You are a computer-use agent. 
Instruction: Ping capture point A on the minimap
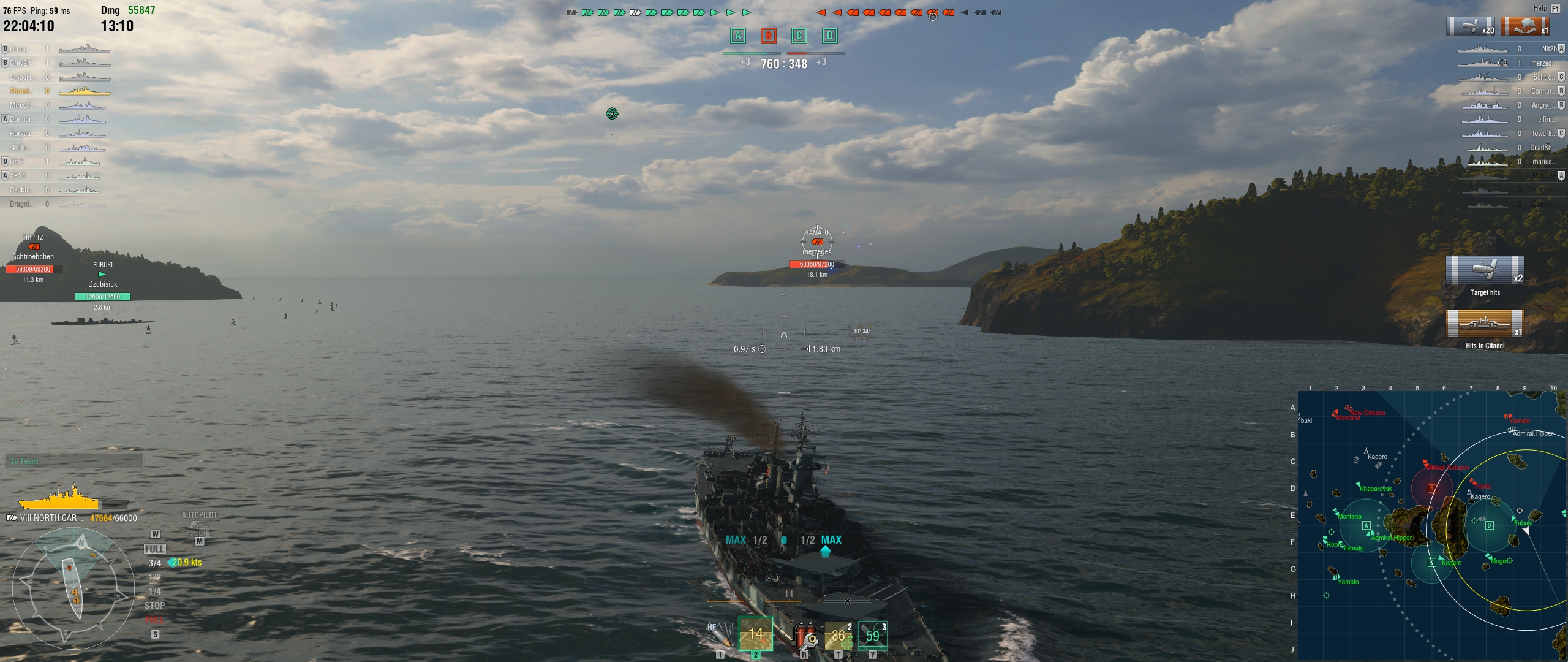[1366, 525]
